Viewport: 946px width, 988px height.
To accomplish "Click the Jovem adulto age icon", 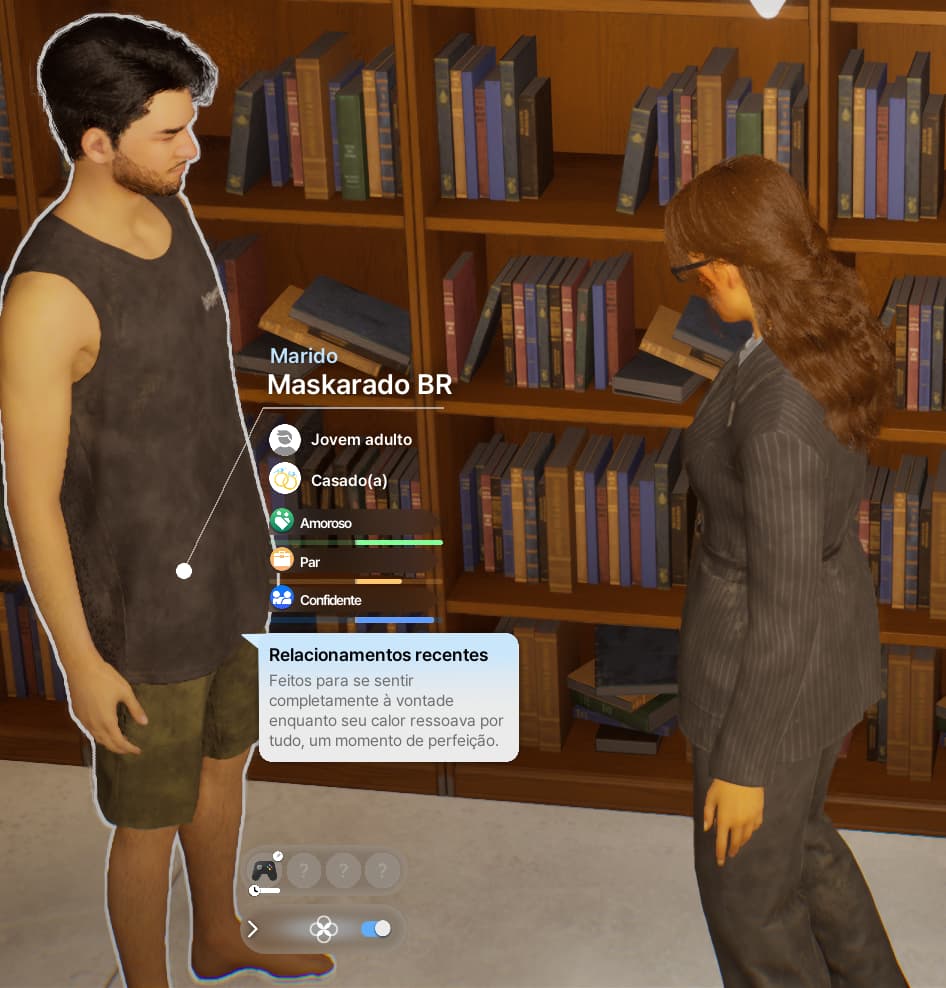I will pos(285,439).
